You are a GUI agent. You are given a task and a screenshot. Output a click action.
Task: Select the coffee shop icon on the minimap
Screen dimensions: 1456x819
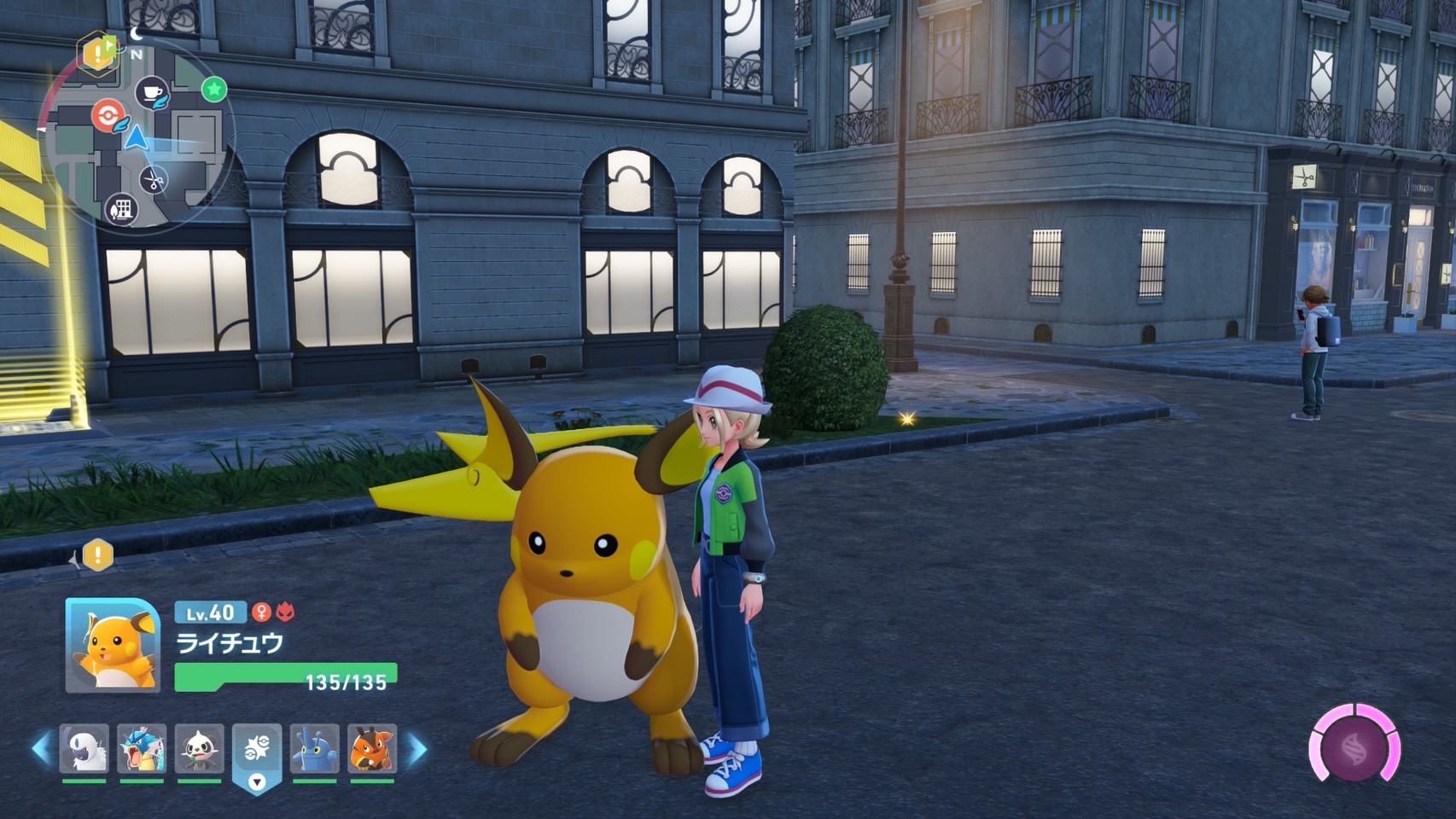point(152,92)
